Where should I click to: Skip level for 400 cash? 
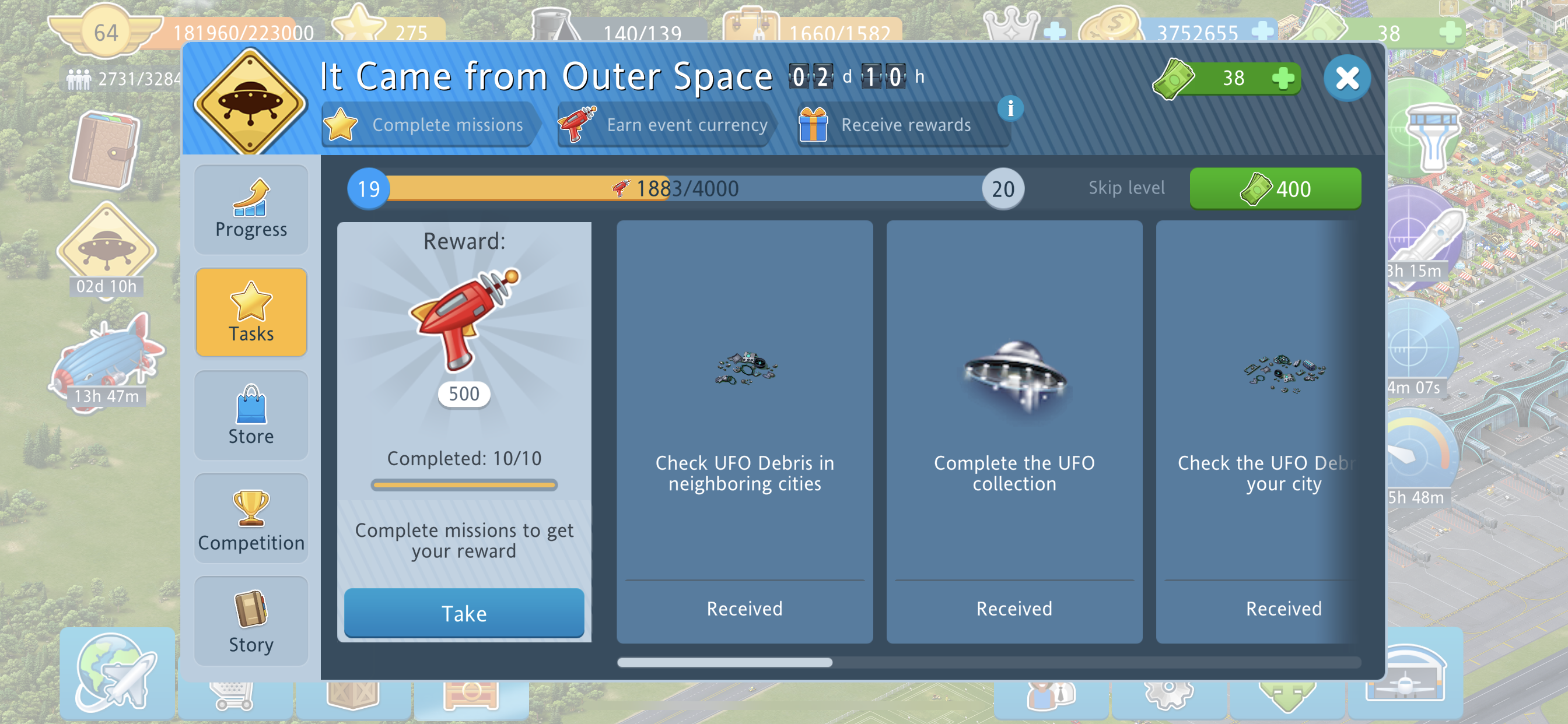point(1275,189)
